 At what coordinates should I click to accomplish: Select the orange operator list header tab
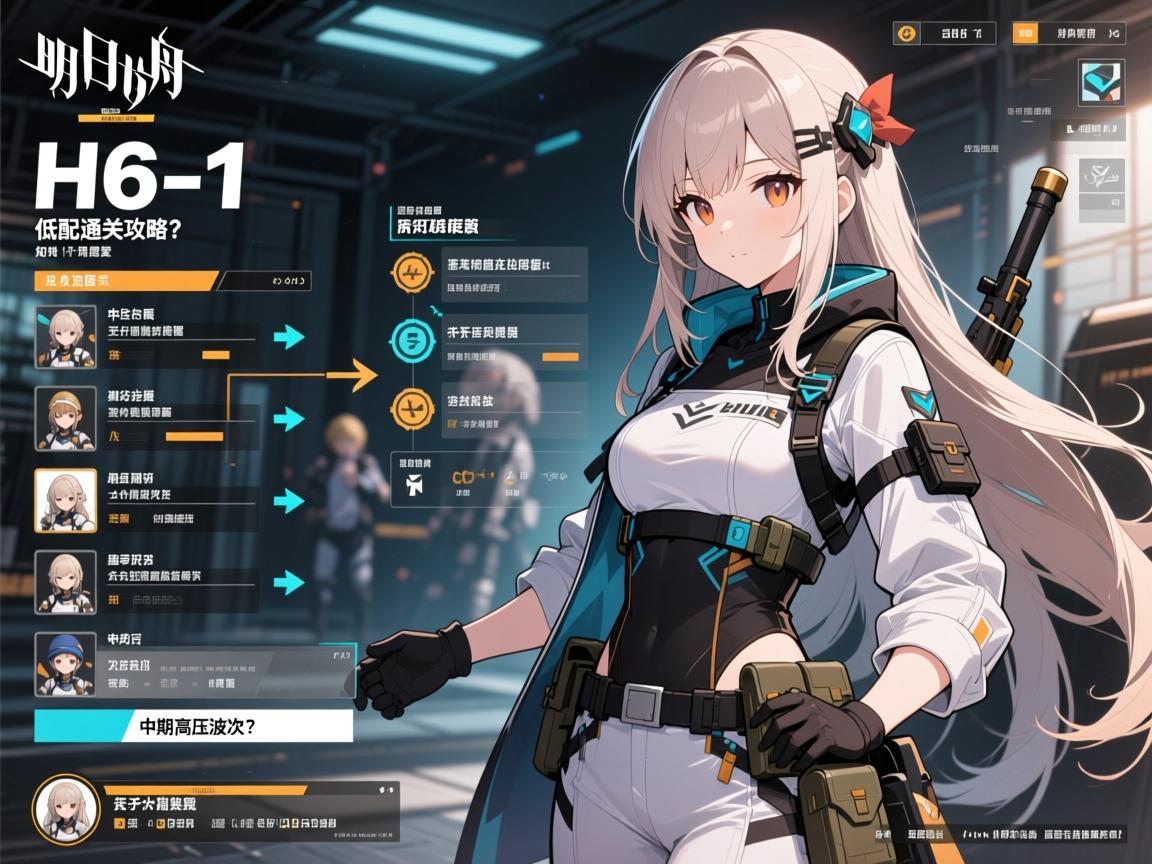[x=126, y=281]
